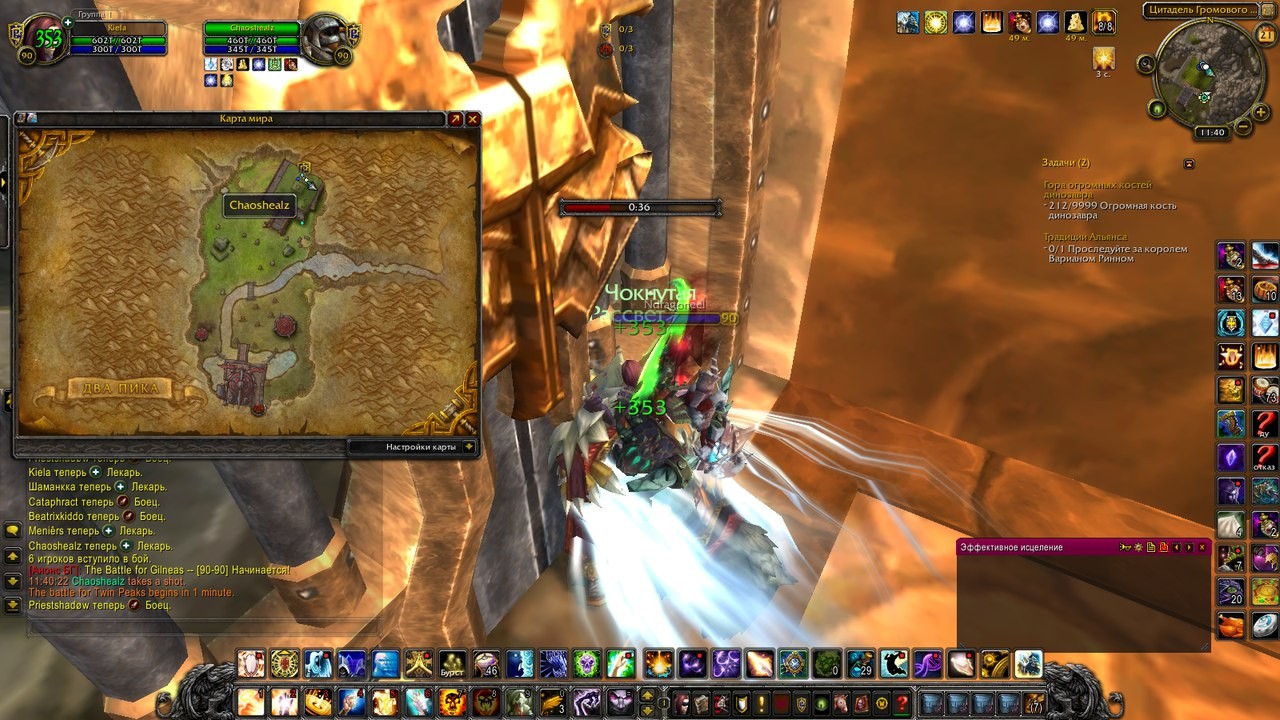Close the Эффективное исцеление panel
1280x720 pixels.
pyautogui.click(x=1202, y=547)
